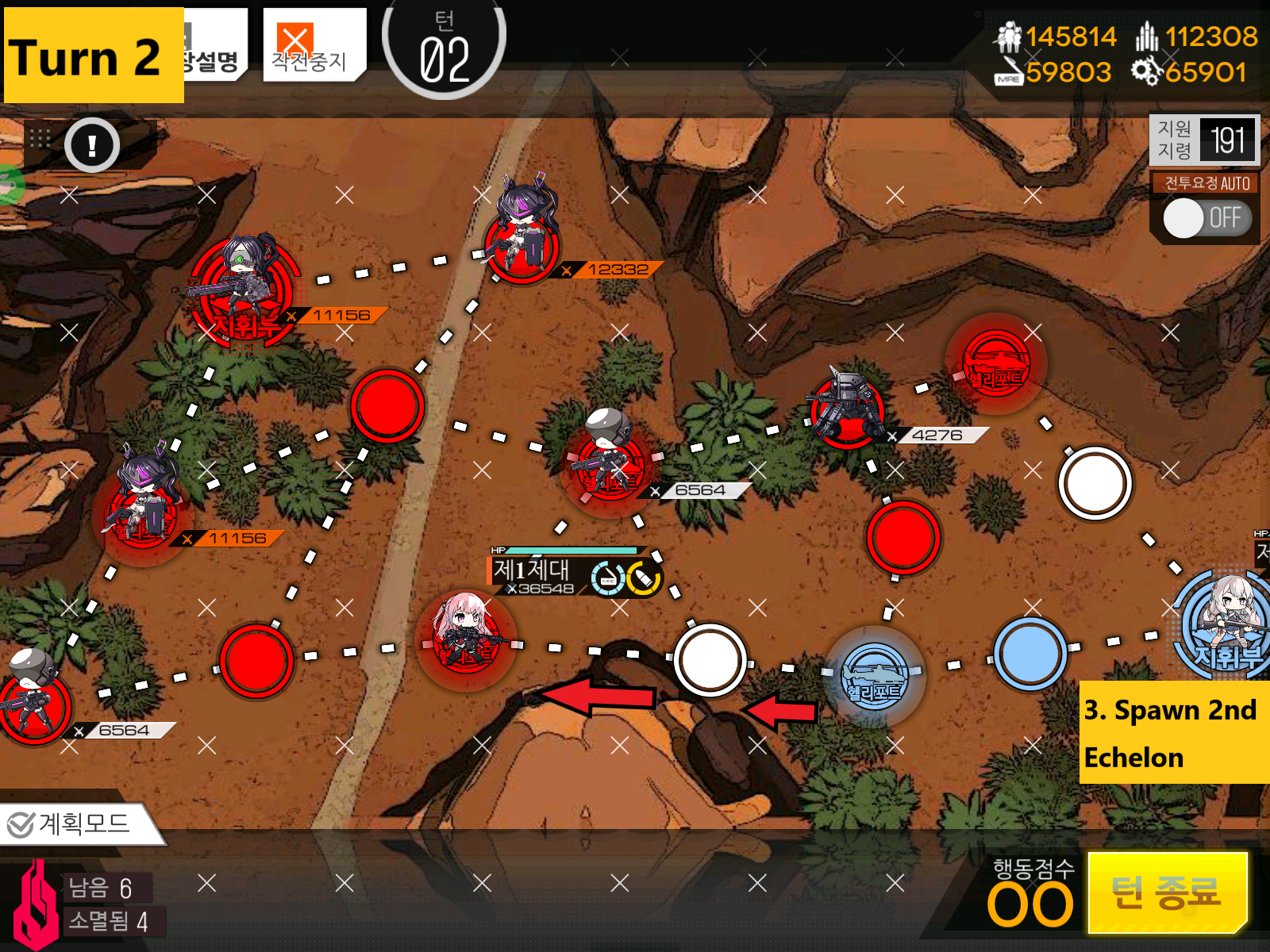The width and height of the screenshot is (1270, 952).
Task: Abort the operation via 작전중지
Action: click(313, 45)
